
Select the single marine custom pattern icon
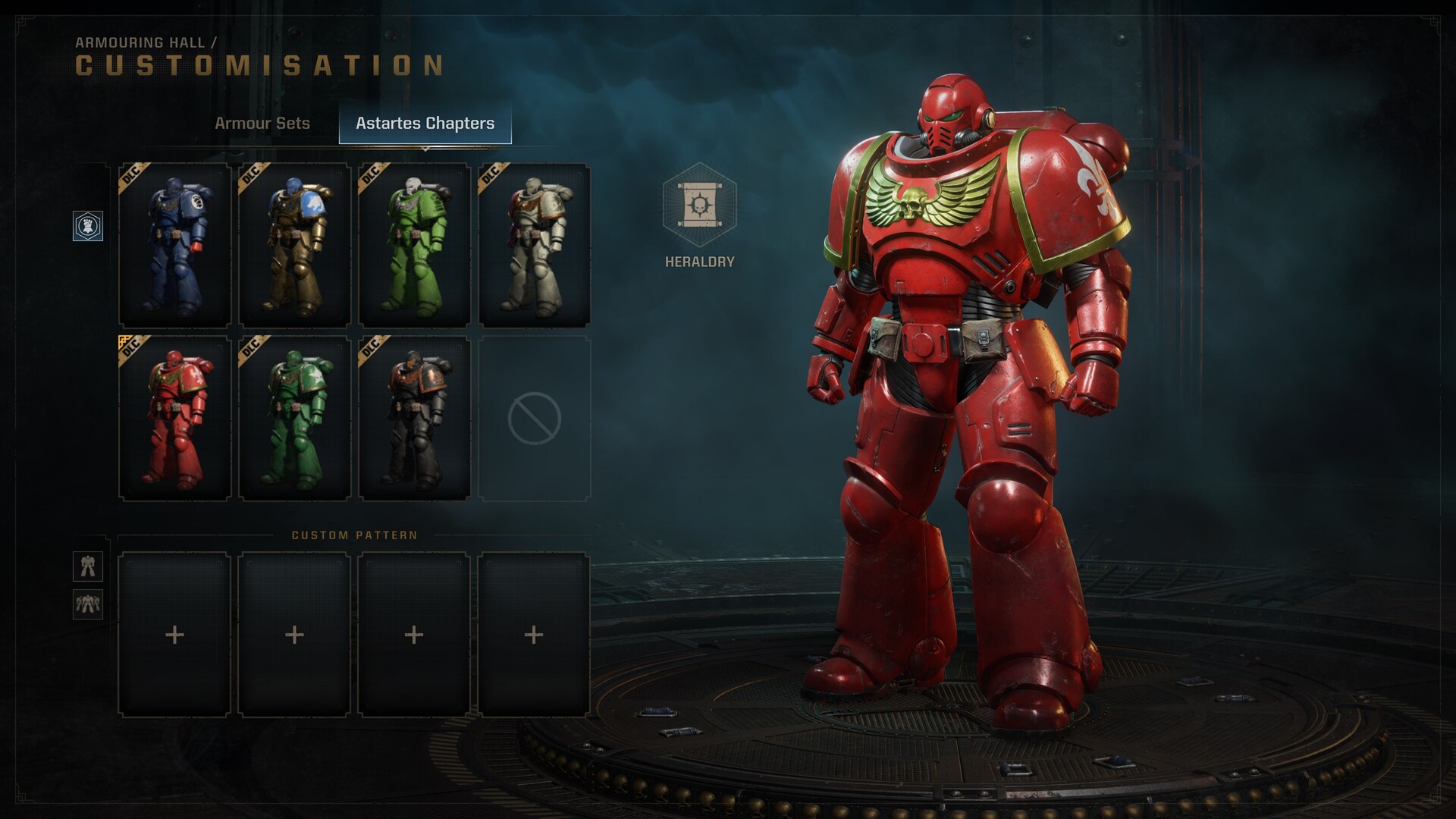88,566
